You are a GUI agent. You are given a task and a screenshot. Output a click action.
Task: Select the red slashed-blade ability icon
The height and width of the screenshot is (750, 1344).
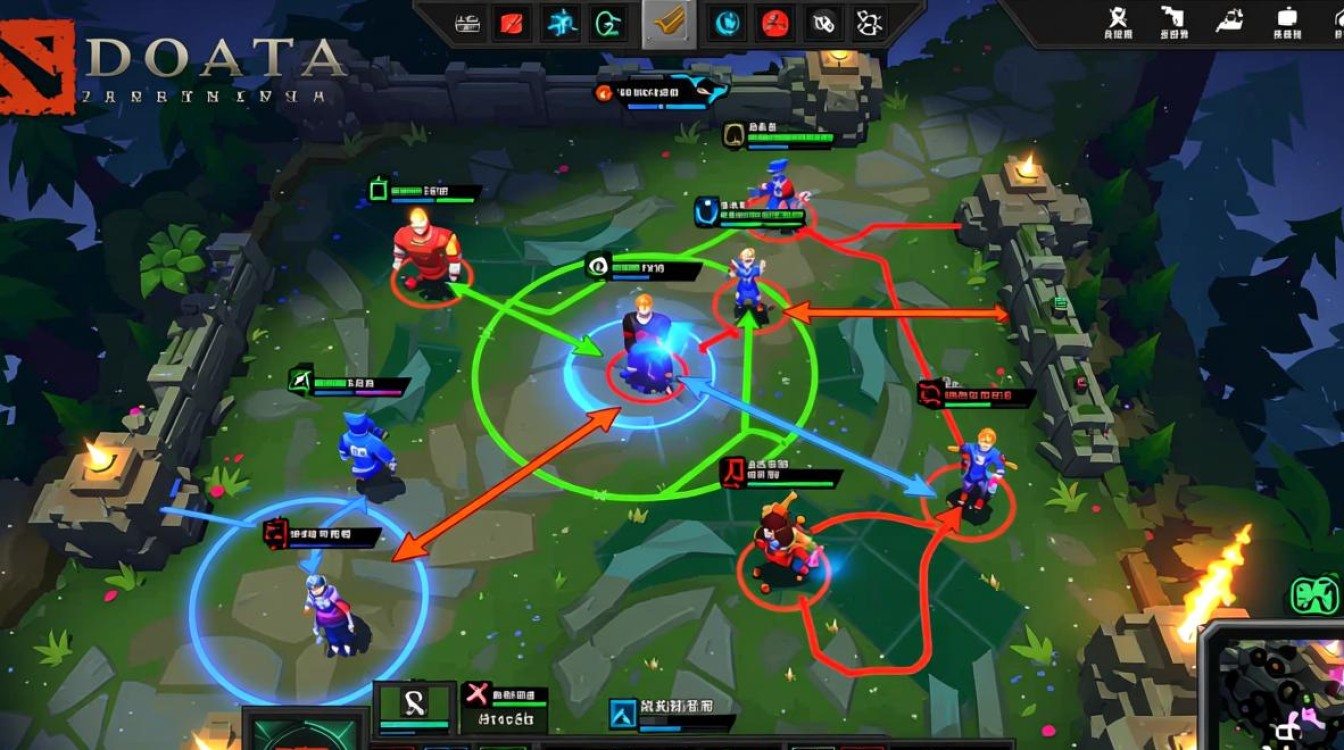[512, 23]
